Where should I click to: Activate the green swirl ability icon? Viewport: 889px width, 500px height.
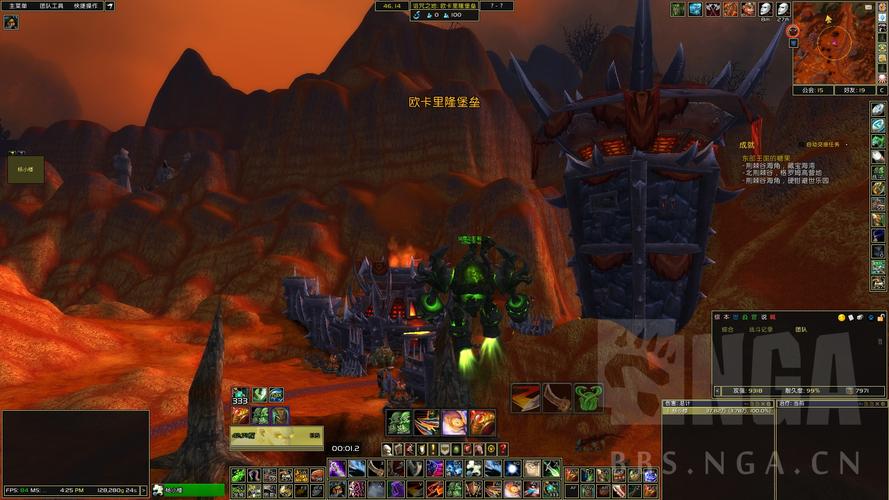[588, 398]
